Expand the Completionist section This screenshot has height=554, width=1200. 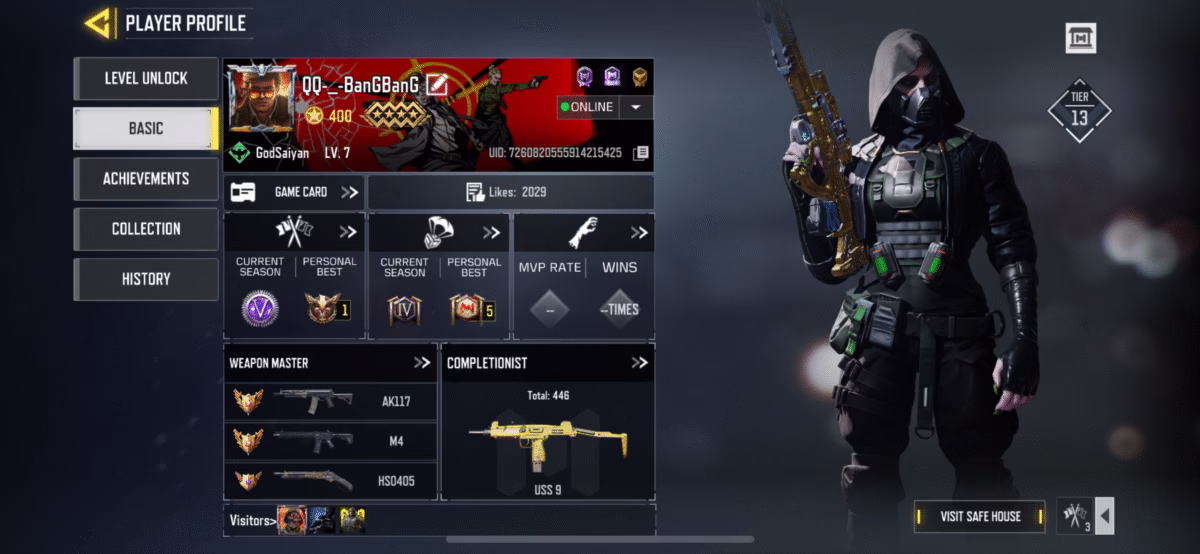click(x=639, y=362)
